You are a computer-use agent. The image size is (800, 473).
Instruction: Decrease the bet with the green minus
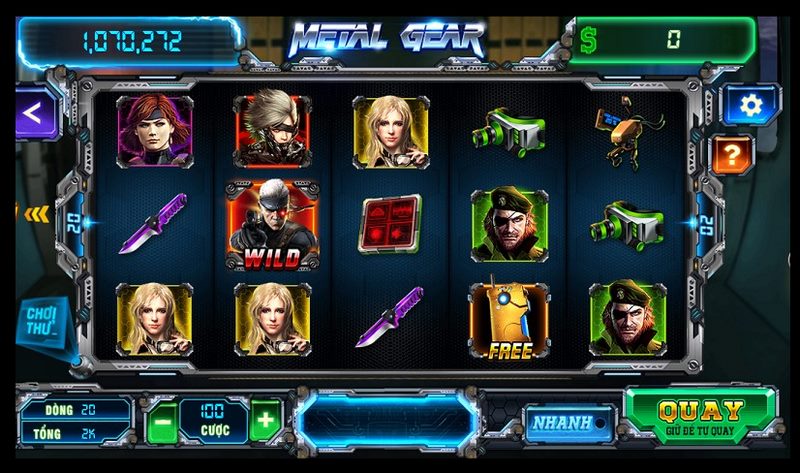[161, 421]
